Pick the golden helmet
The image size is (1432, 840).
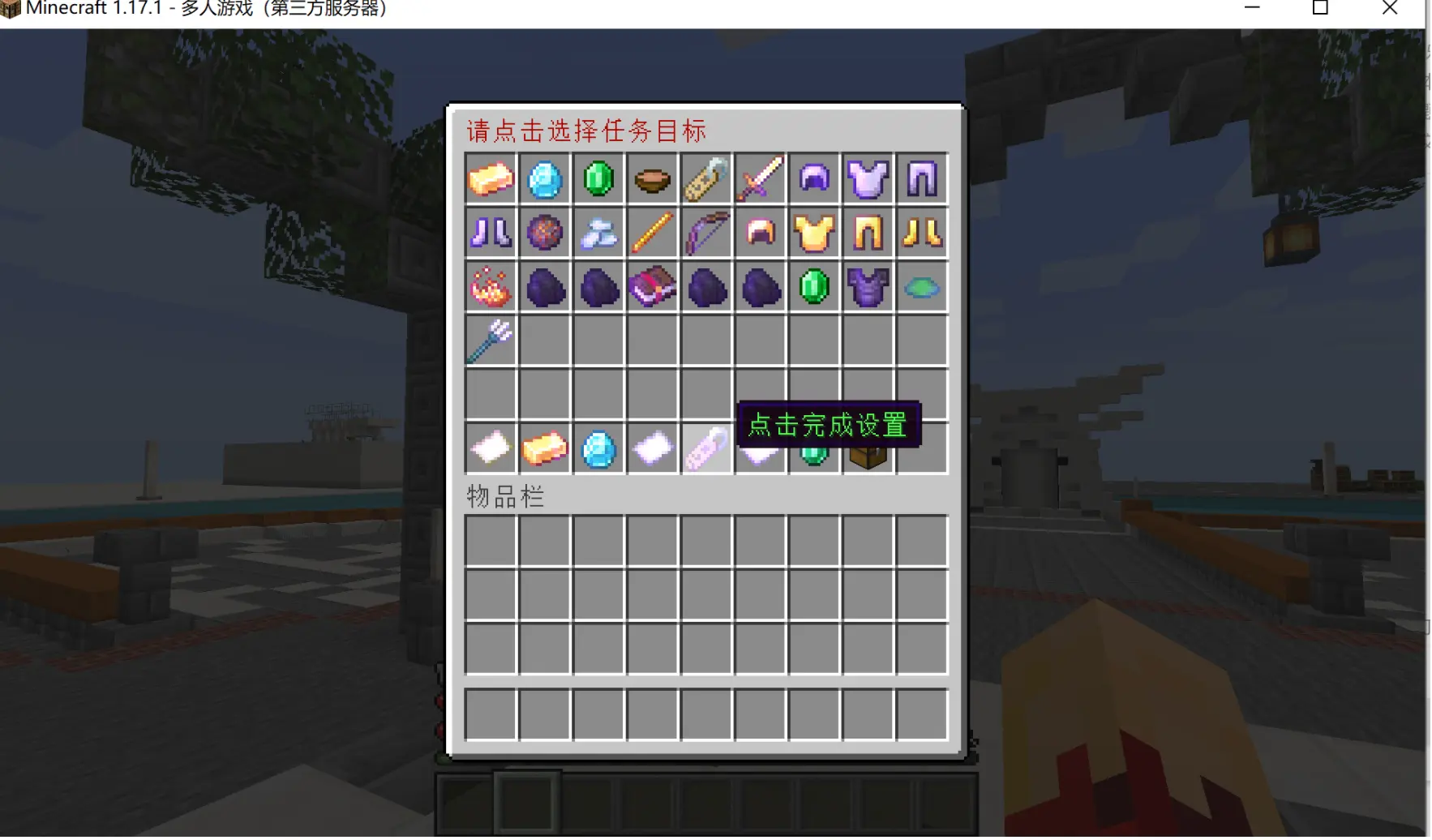coord(760,234)
